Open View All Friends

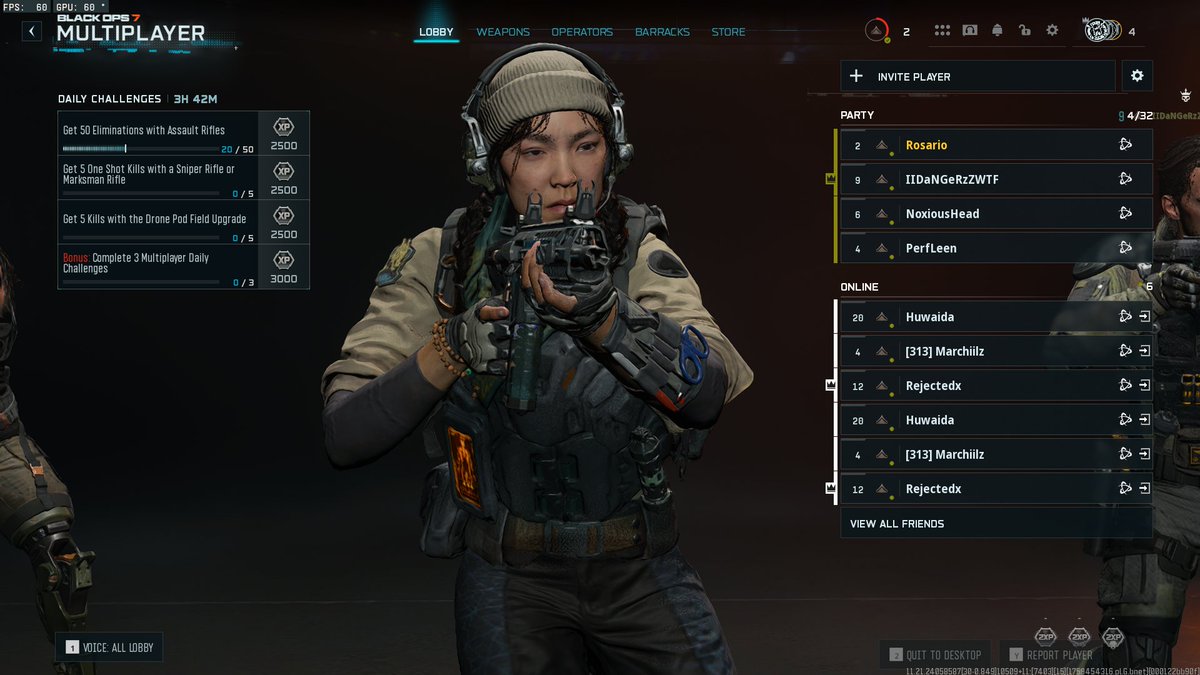pos(995,523)
